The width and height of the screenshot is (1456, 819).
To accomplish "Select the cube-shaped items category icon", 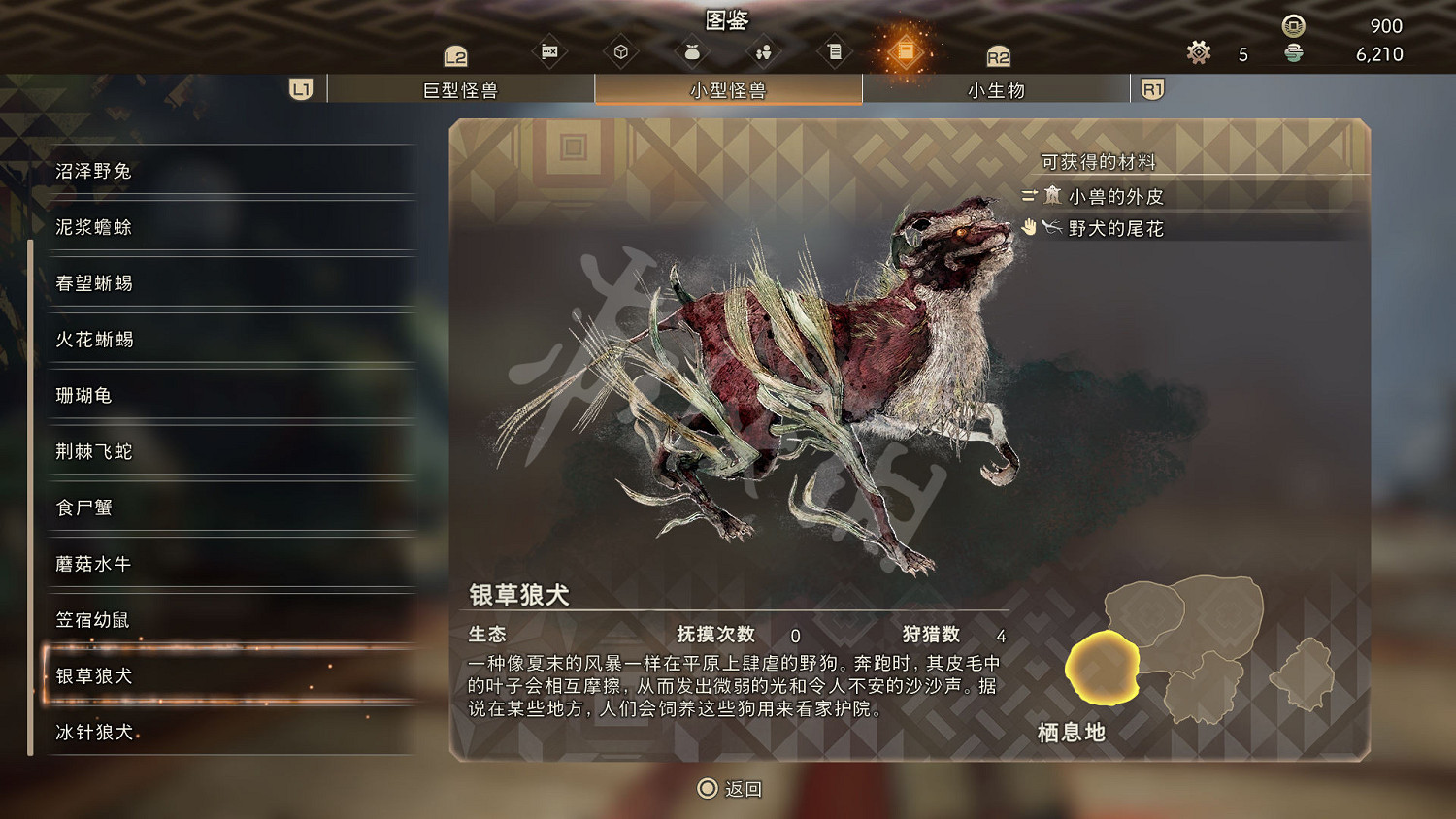I will (x=621, y=52).
